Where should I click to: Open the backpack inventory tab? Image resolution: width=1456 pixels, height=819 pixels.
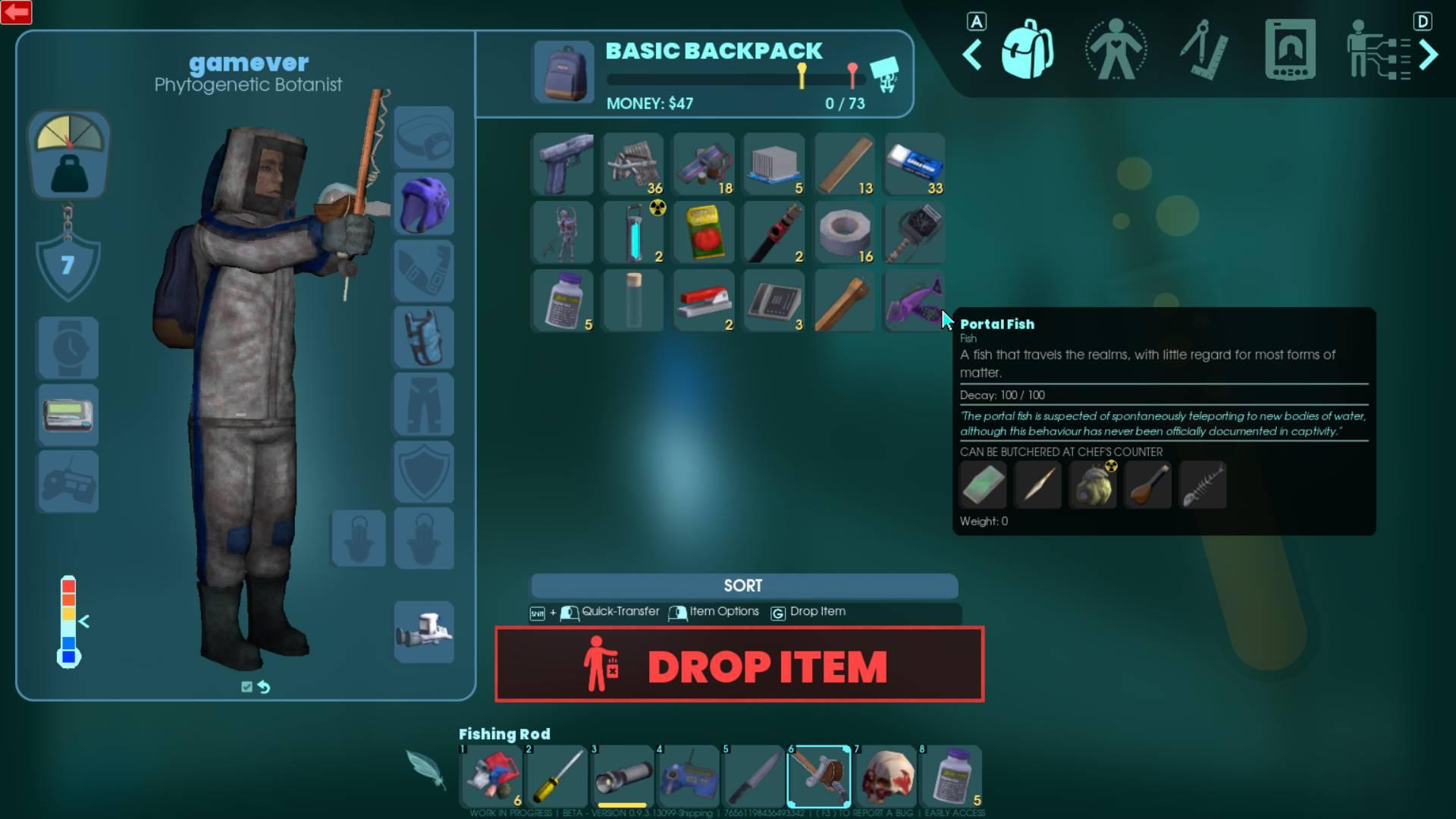(x=1028, y=51)
